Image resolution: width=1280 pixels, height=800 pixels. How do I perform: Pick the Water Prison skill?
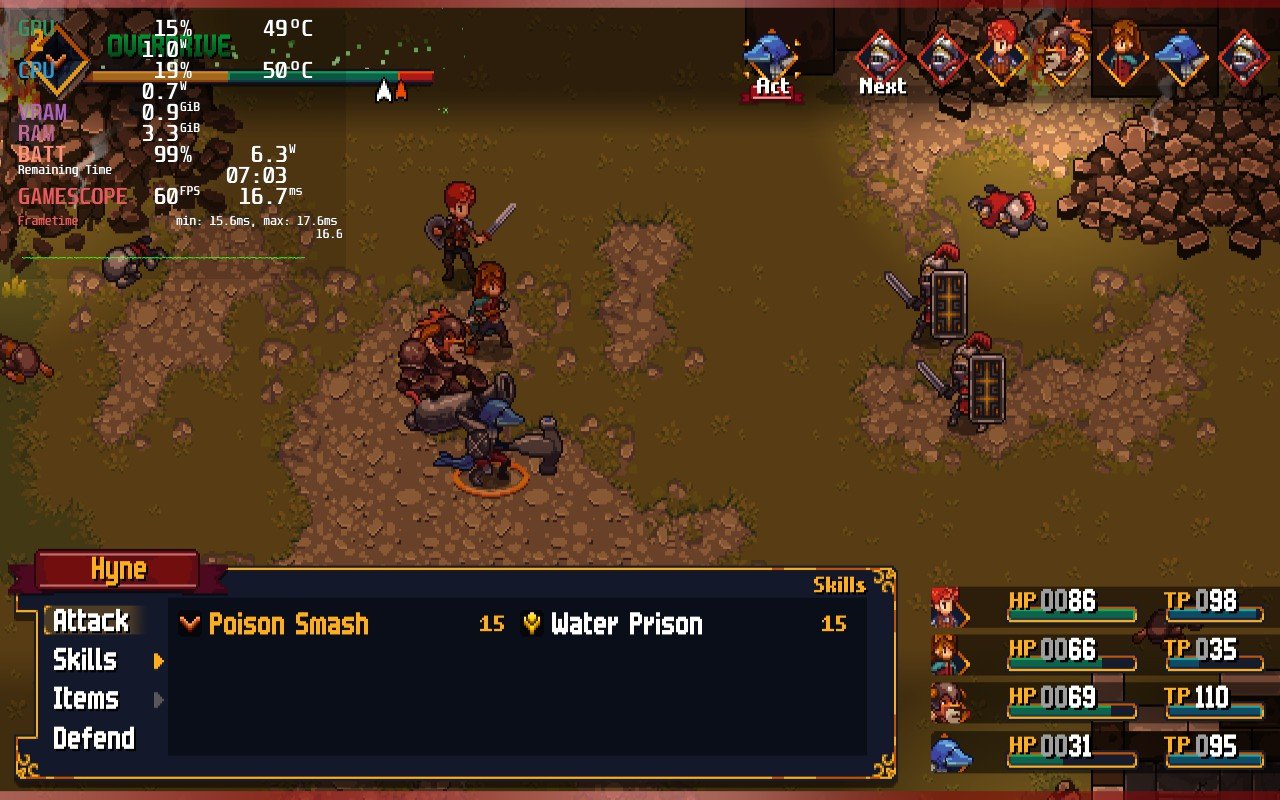(x=626, y=624)
